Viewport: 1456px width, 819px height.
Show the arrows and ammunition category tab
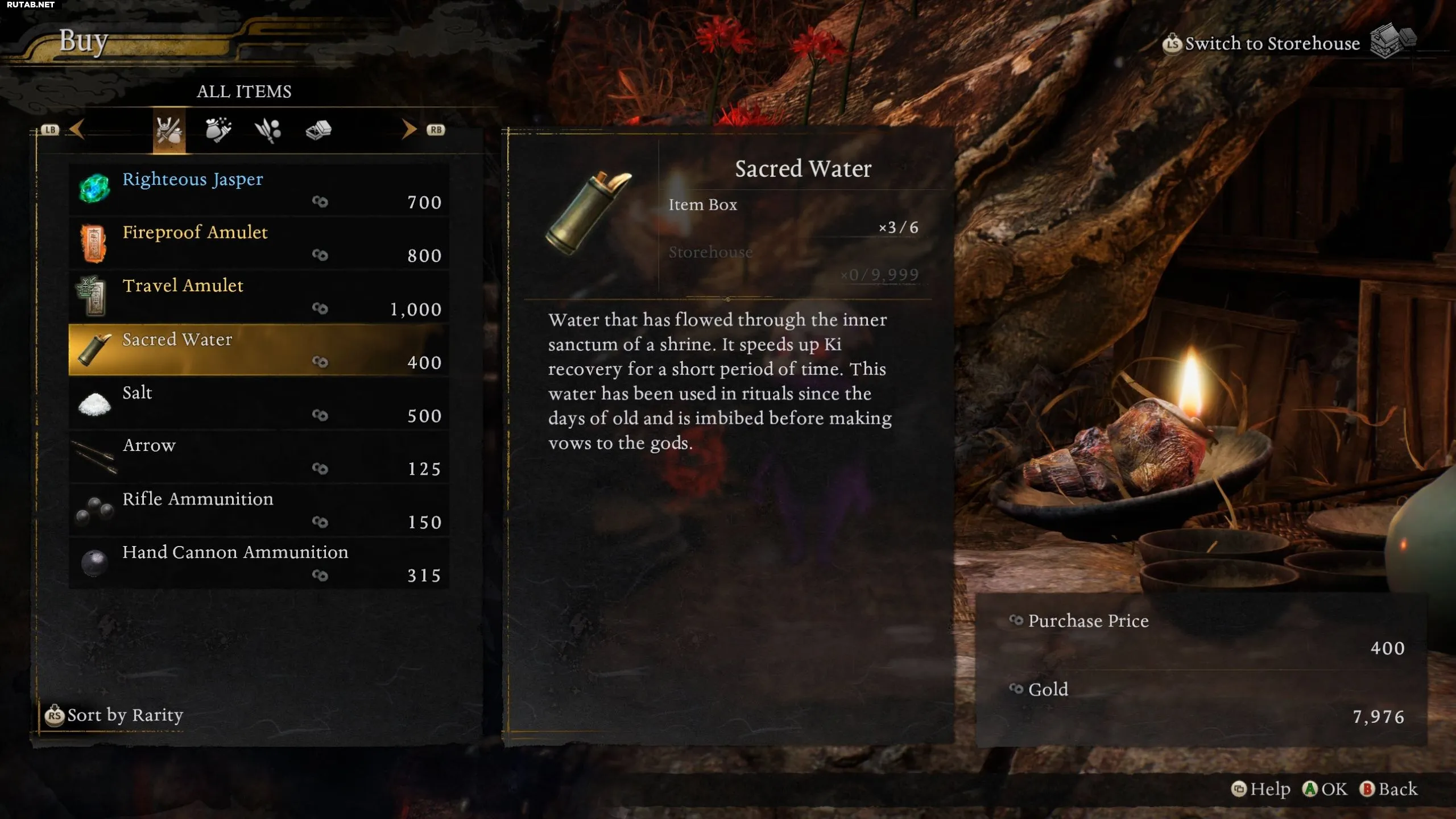[x=268, y=130]
